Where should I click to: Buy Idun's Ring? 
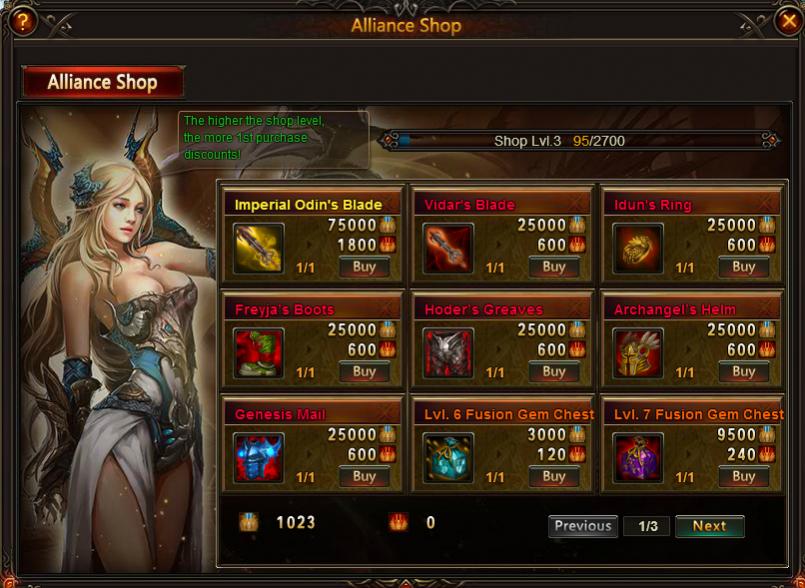pyautogui.click(x=743, y=267)
